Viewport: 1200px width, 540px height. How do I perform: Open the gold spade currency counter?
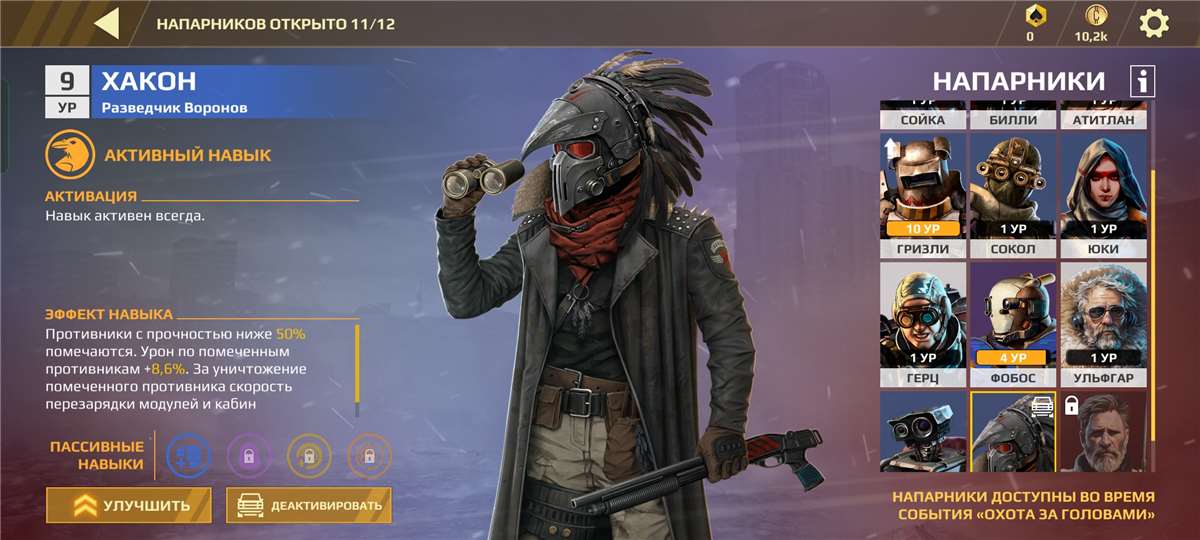[1030, 23]
